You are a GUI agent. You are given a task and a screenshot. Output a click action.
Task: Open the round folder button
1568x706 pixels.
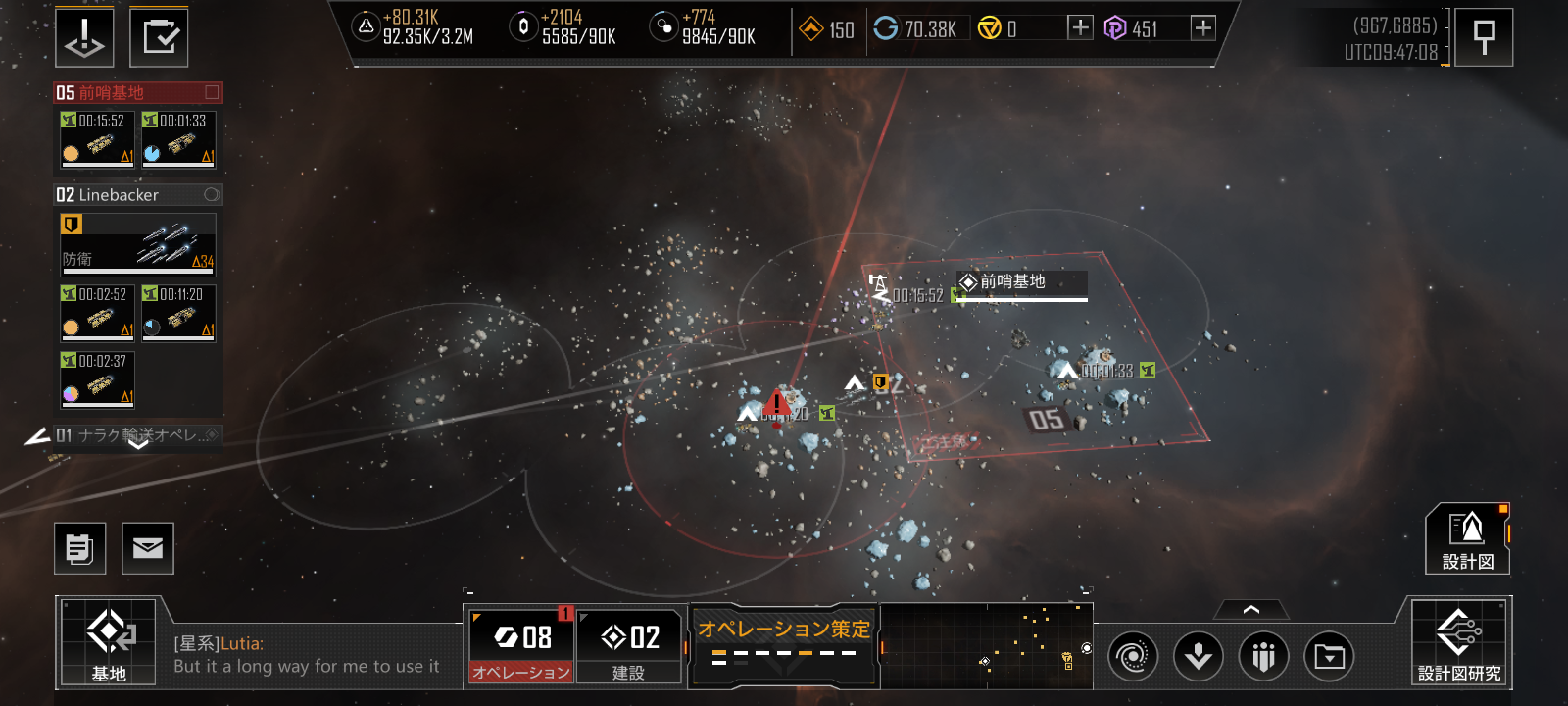click(x=1329, y=656)
